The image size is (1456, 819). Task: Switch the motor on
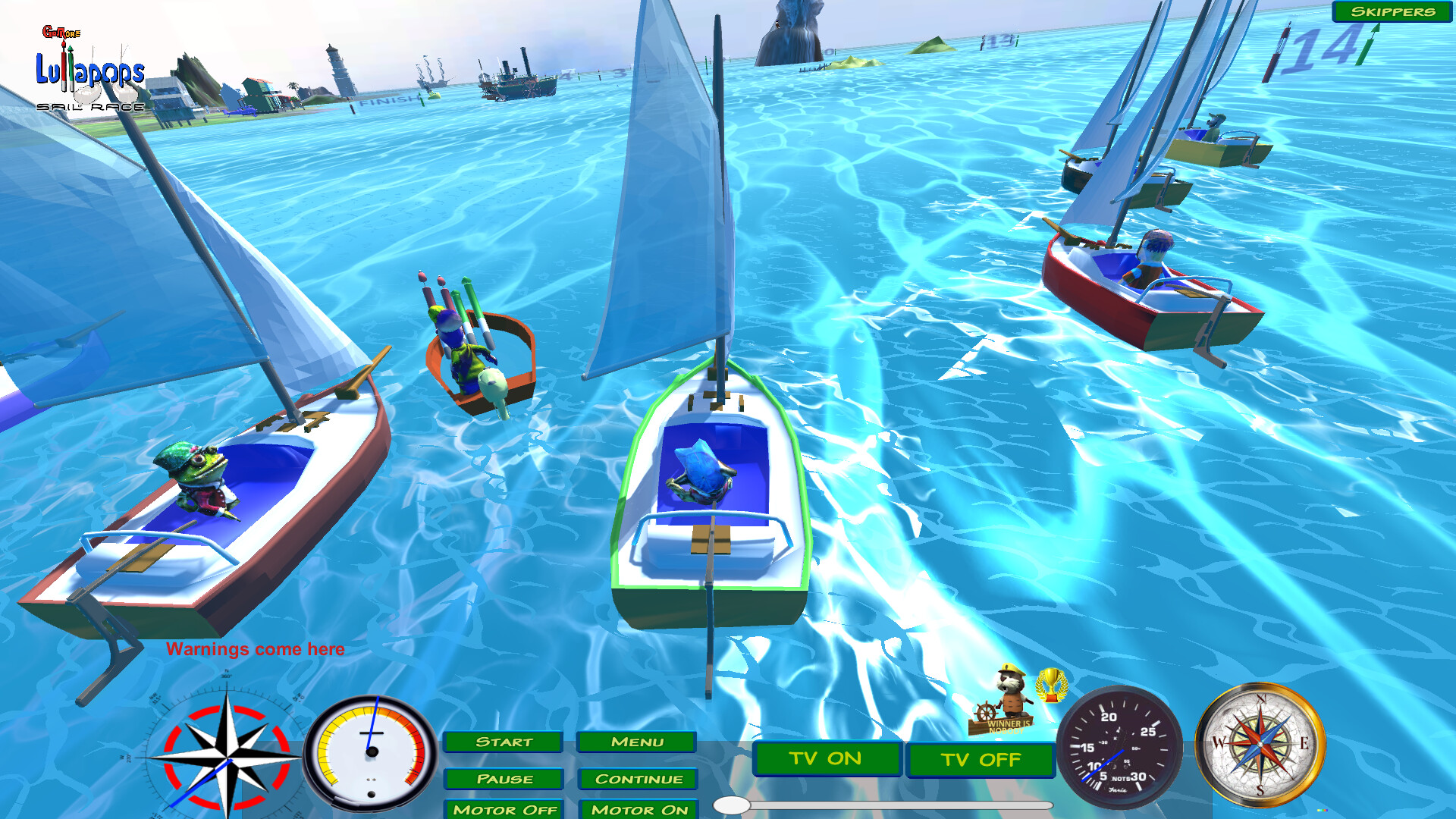637,810
